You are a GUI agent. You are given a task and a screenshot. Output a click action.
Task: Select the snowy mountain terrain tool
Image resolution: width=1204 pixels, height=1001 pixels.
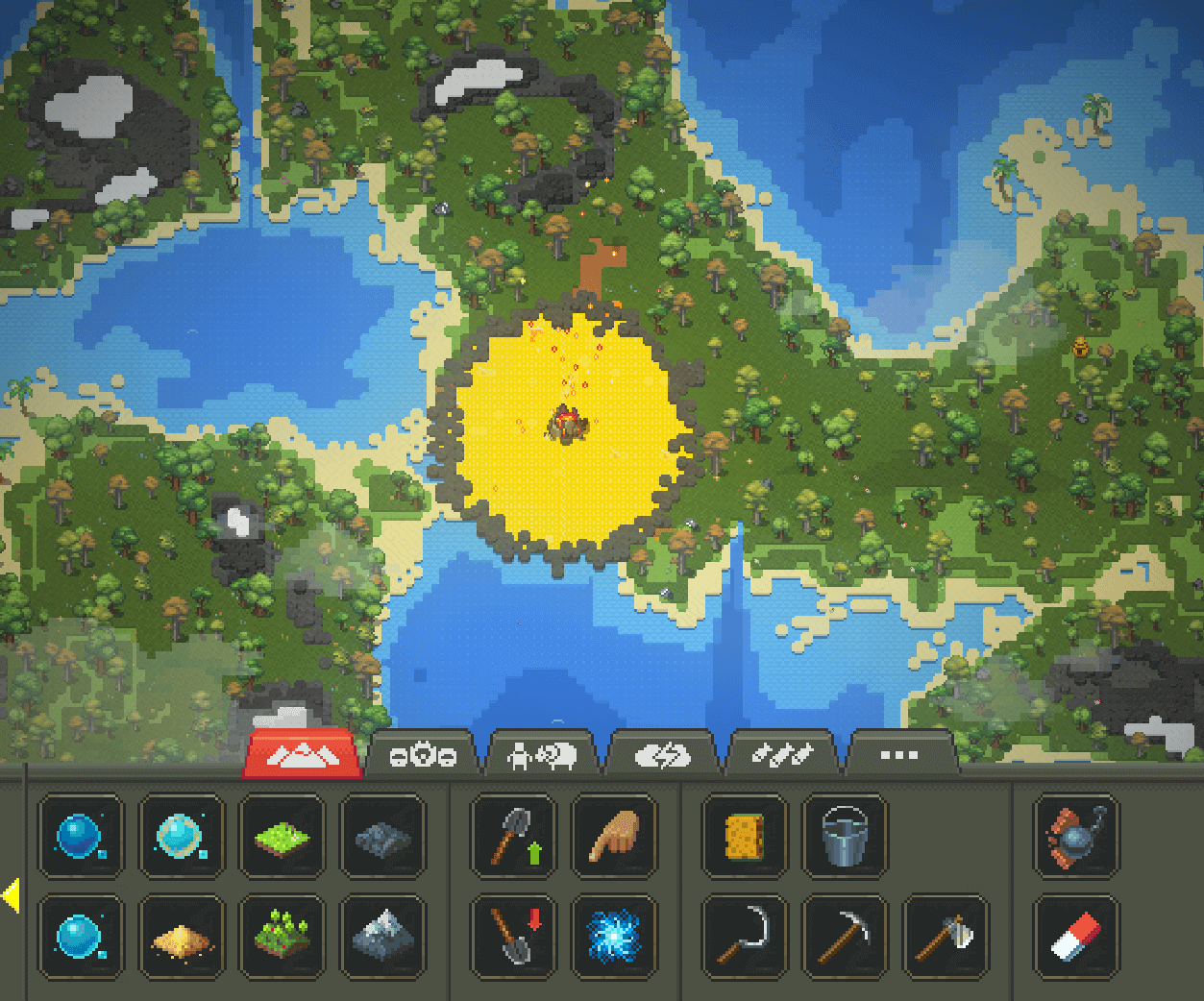point(382,938)
